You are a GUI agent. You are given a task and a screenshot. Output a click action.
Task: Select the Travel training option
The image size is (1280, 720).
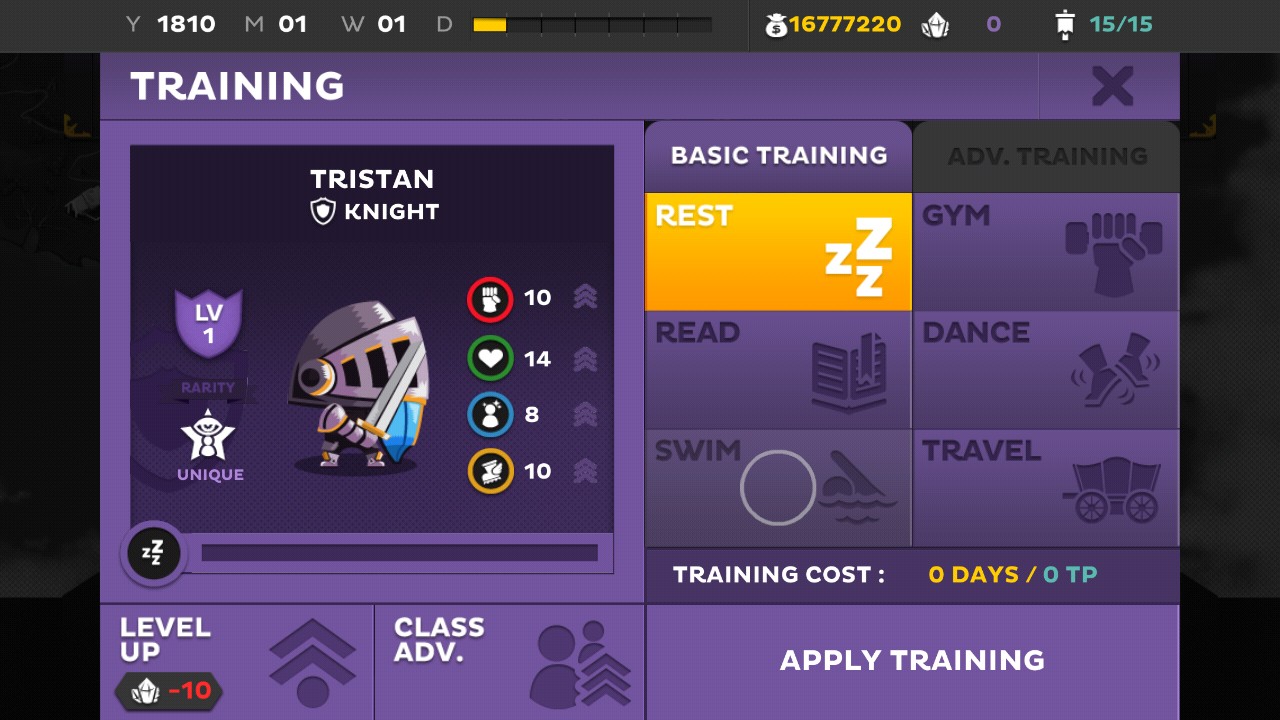click(1046, 488)
